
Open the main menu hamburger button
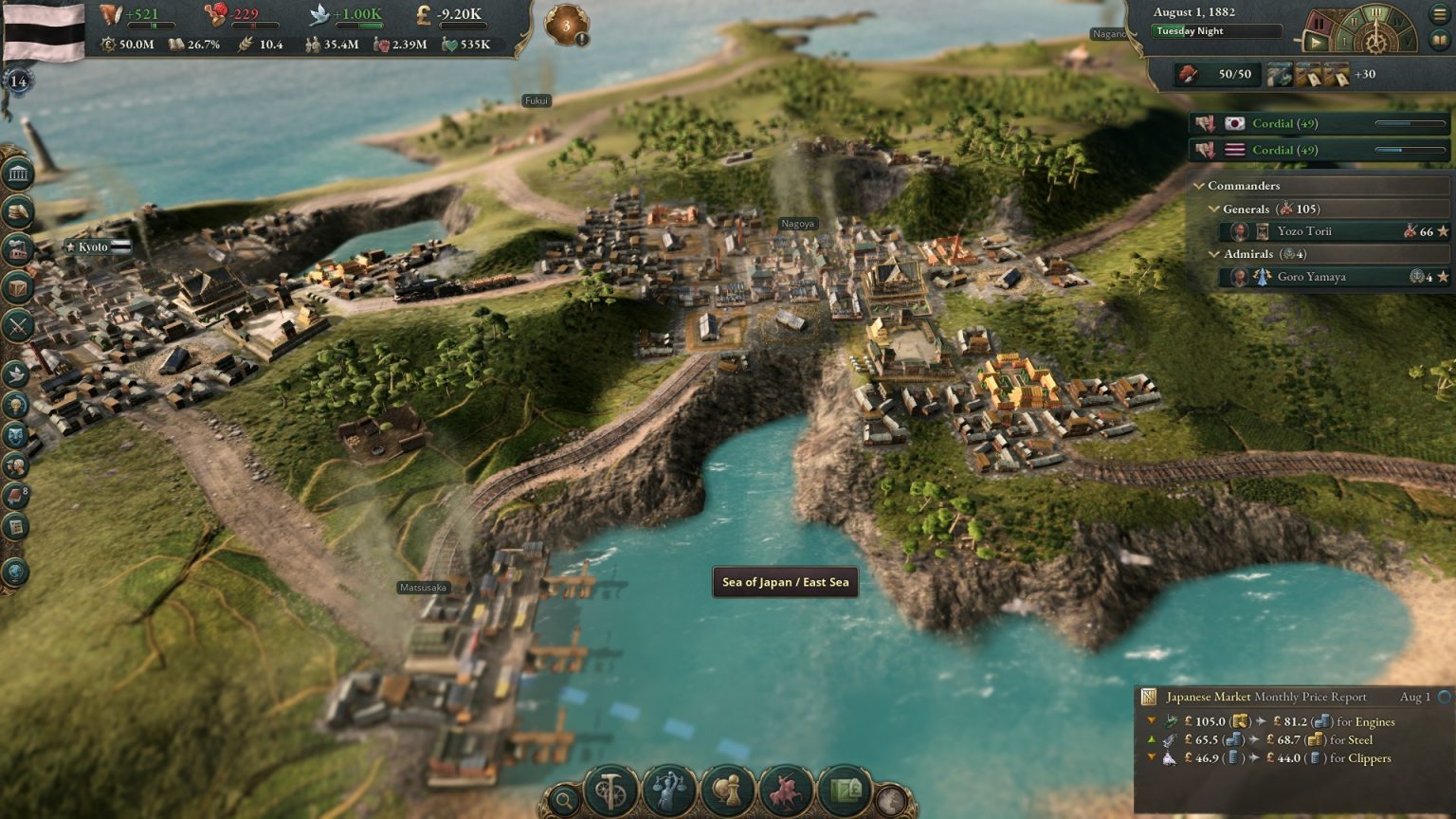coord(1440,14)
